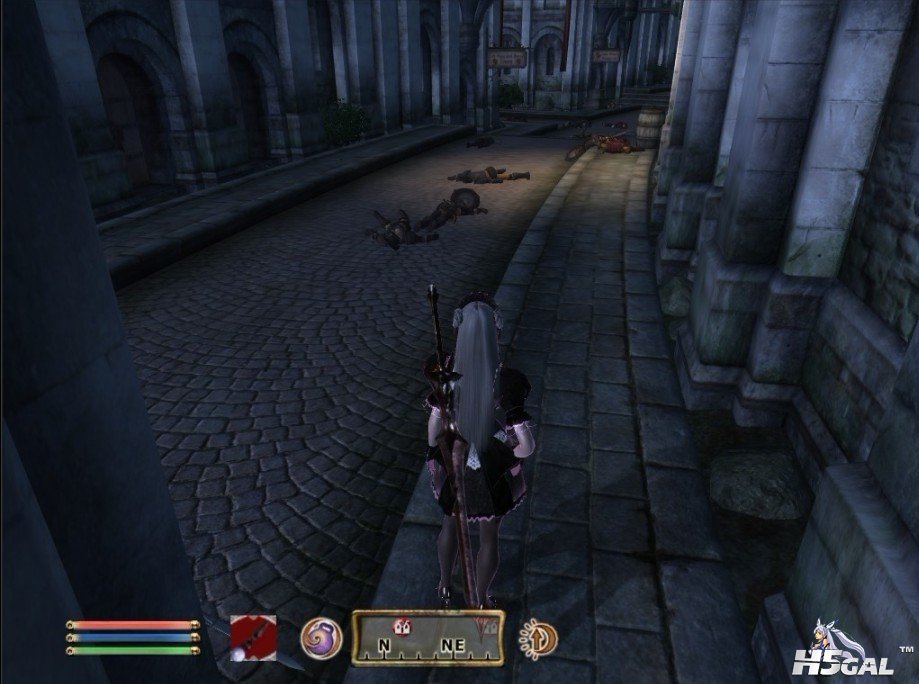Open the compass bar
Viewport: 919px width, 684px height.
coord(428,637)
